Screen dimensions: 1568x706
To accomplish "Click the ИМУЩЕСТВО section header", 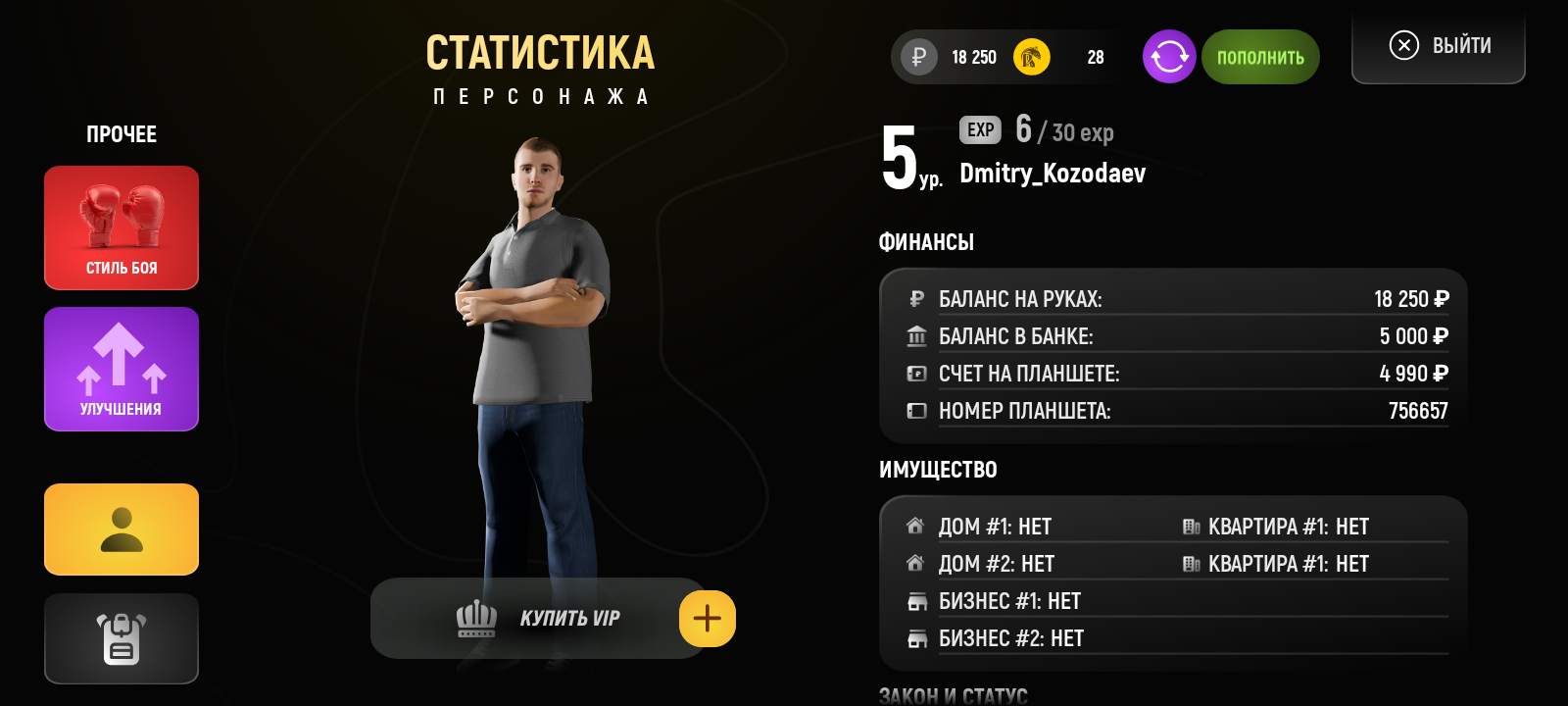I will (x=937, y=470).
